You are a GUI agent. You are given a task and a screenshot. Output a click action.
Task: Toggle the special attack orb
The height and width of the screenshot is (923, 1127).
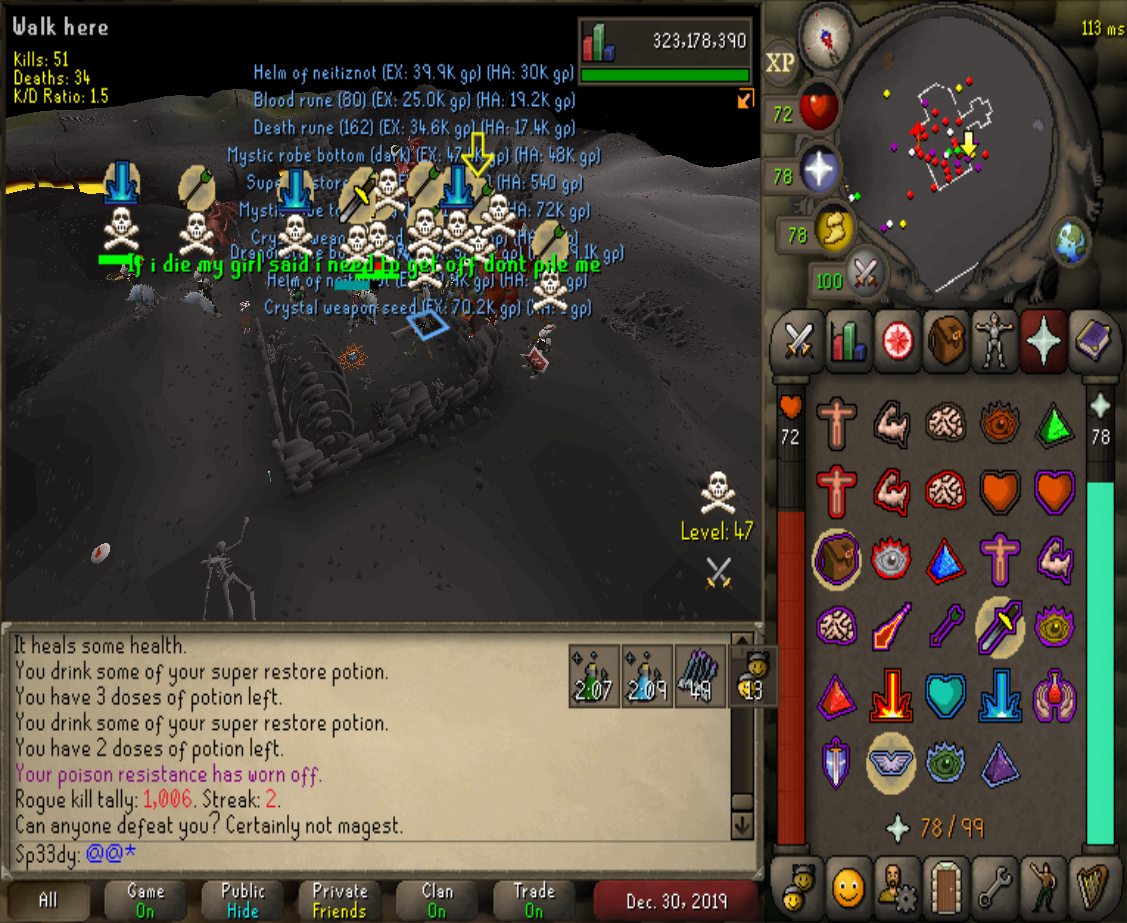coord(864,272)
